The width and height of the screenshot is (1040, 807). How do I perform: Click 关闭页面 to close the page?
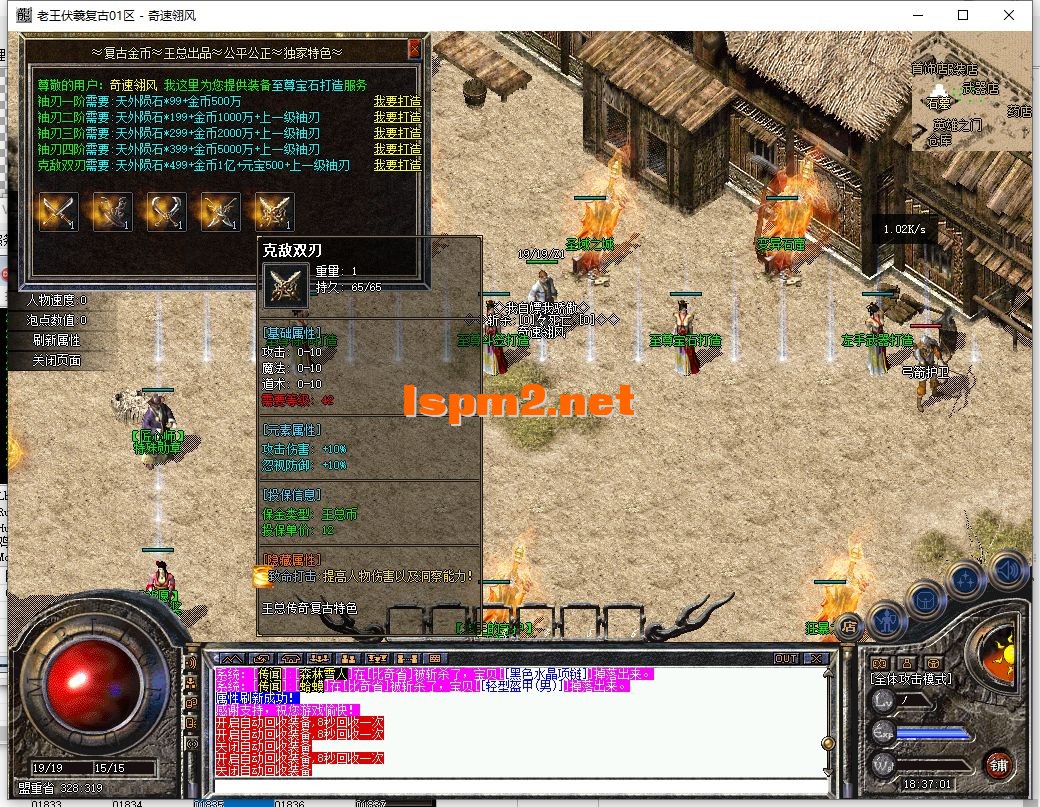[56, 360]
